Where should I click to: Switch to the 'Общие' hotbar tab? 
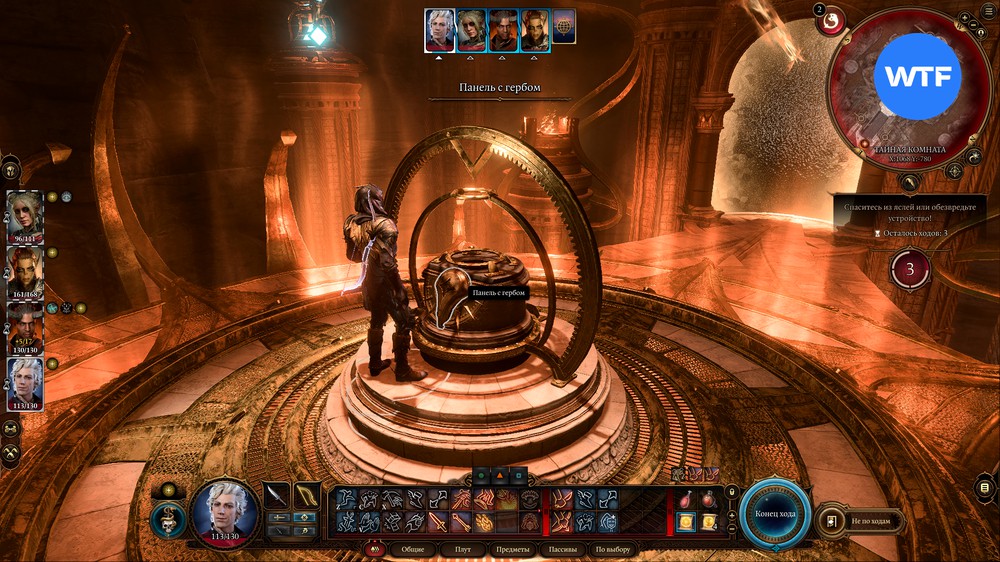pyautogui.click(x=412, y=549)
